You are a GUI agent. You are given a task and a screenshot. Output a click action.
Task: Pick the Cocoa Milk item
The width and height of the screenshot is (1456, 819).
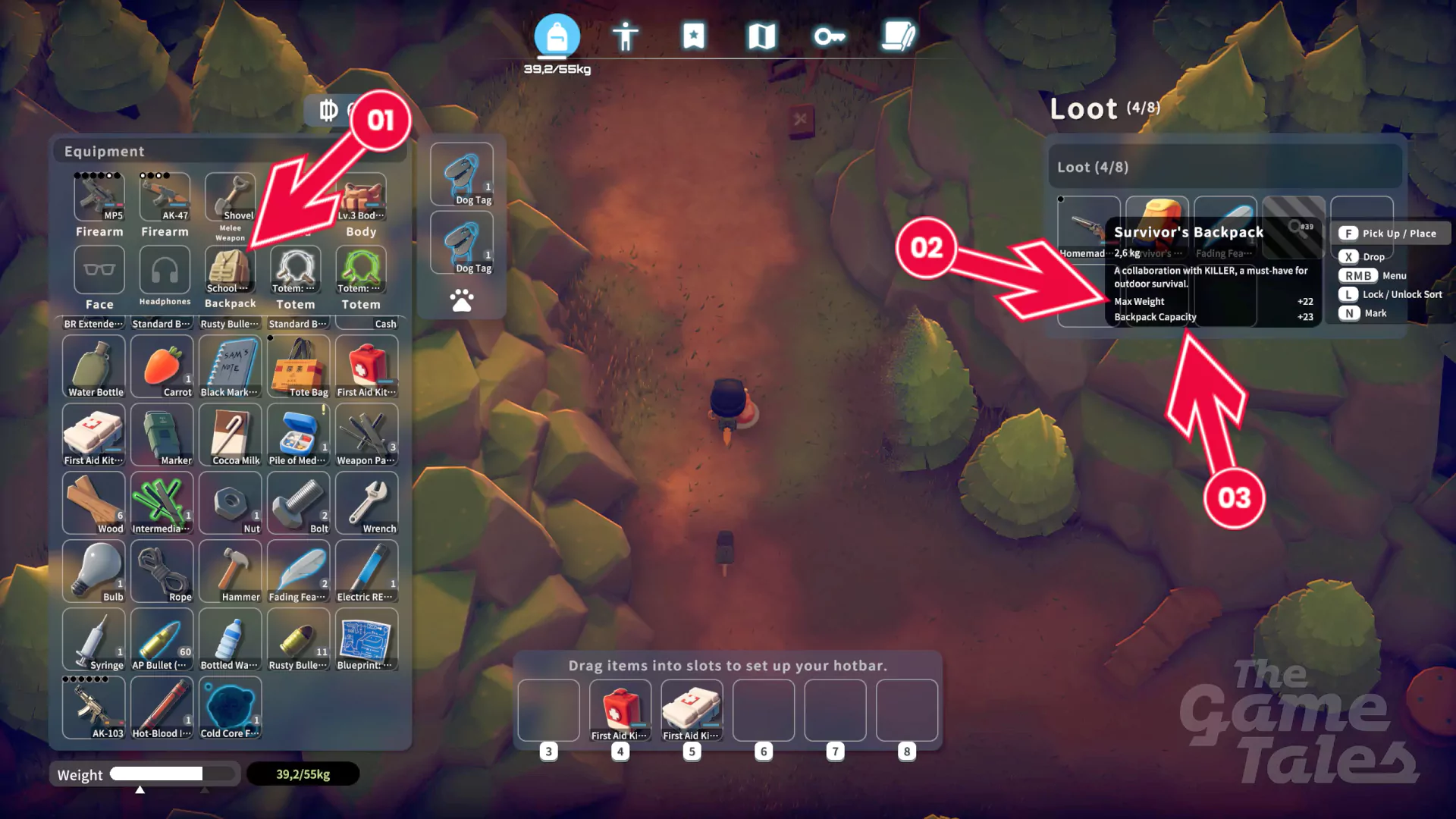[x=231, y=435]
